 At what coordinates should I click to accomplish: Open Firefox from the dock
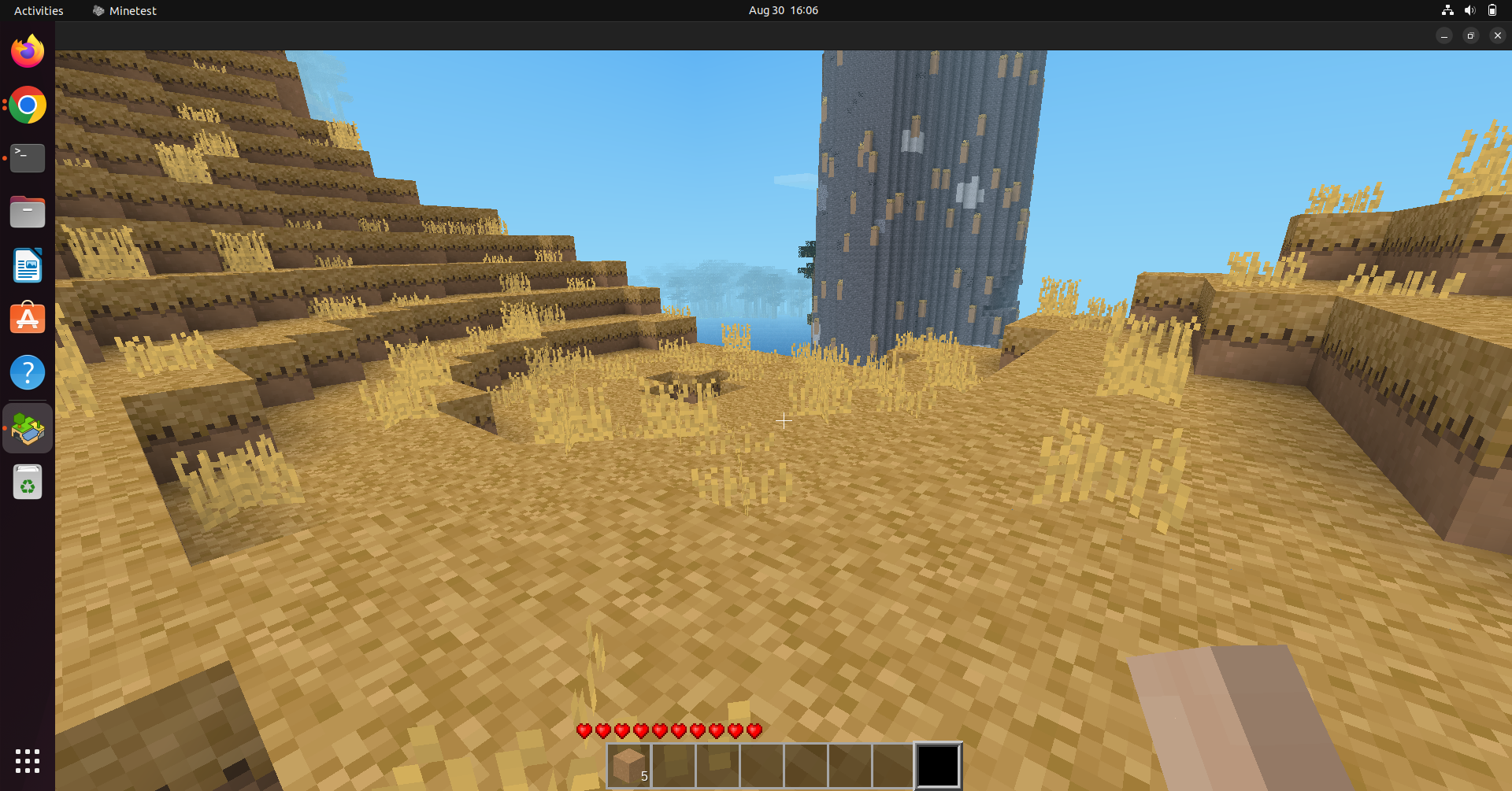pyautogui.click(x=28, y=50)
